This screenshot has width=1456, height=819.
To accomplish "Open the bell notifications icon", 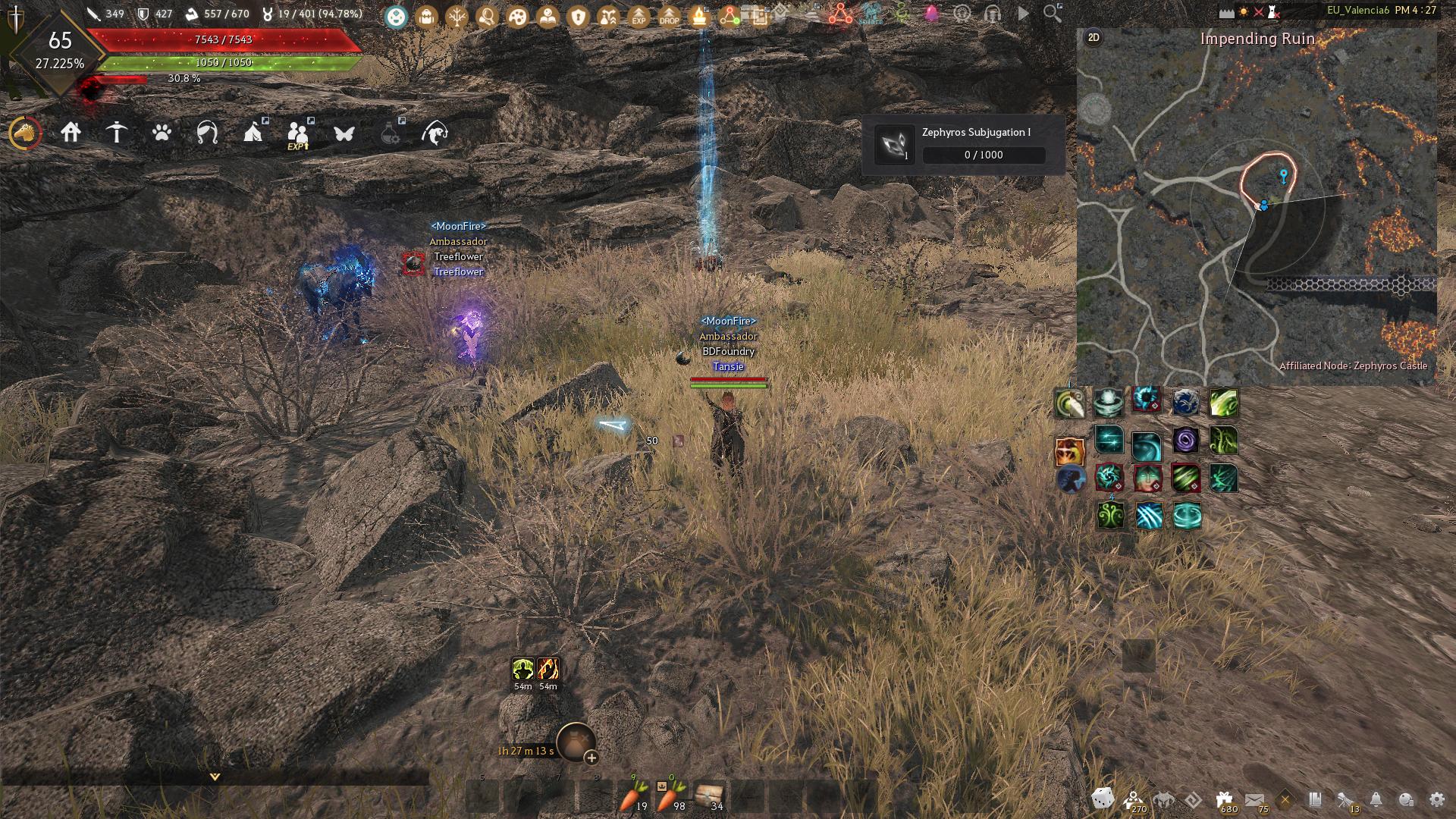I will [x=1376, y=799].
